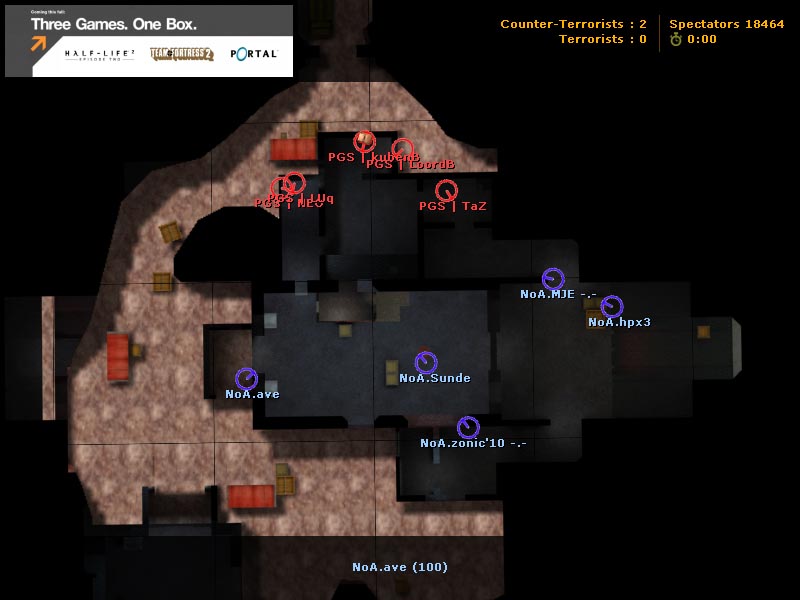Select the PGS | LoordB player marker
Image resolution: width=800 pixels, height=600 pixels.
click(x=402, y=149)
